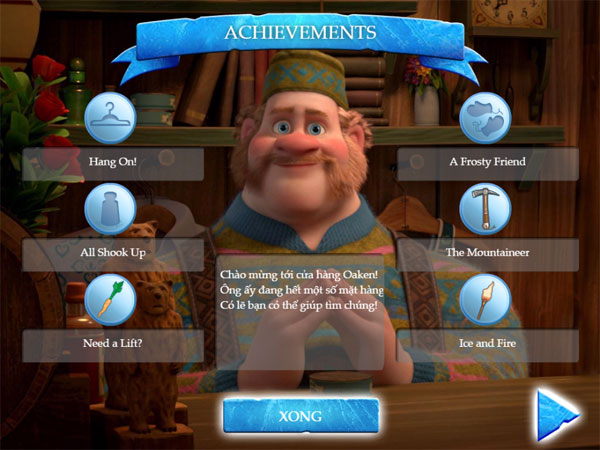Click the XONG button
Viewport: 600px width, 450px height.
point(300,416)
